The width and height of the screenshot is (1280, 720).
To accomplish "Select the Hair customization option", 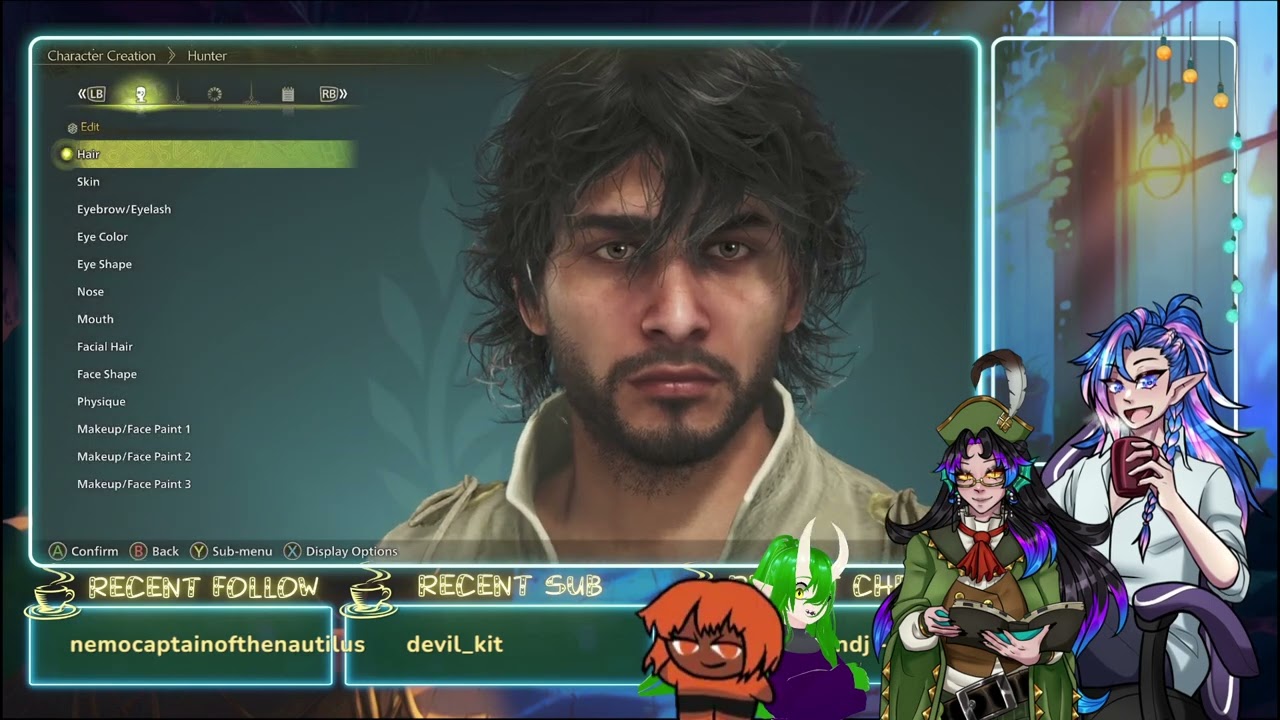I will click(89, 154).
